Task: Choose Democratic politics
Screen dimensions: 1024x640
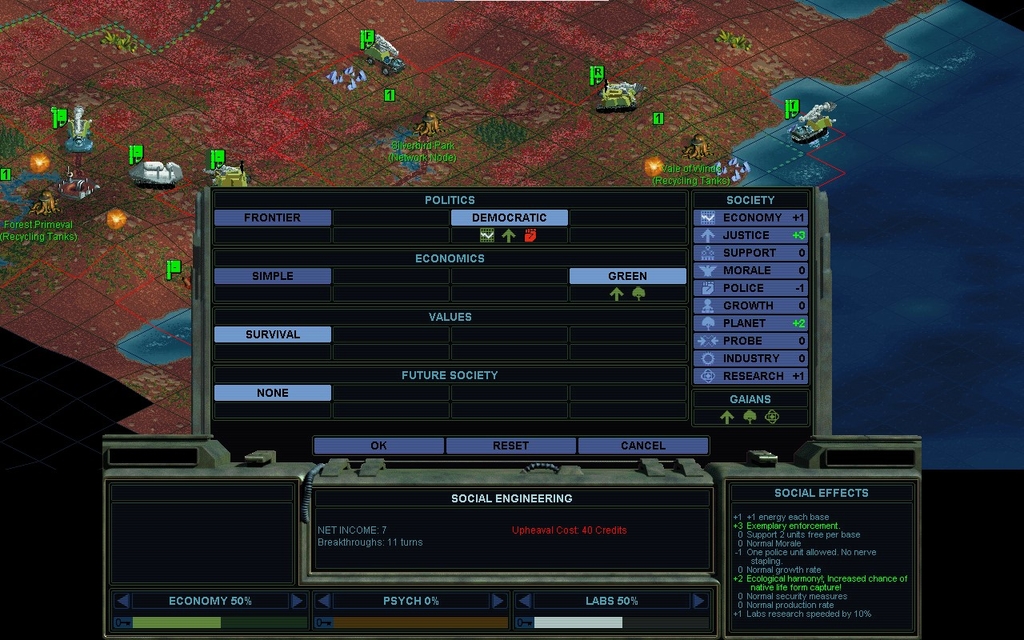Action: point(509,218)
